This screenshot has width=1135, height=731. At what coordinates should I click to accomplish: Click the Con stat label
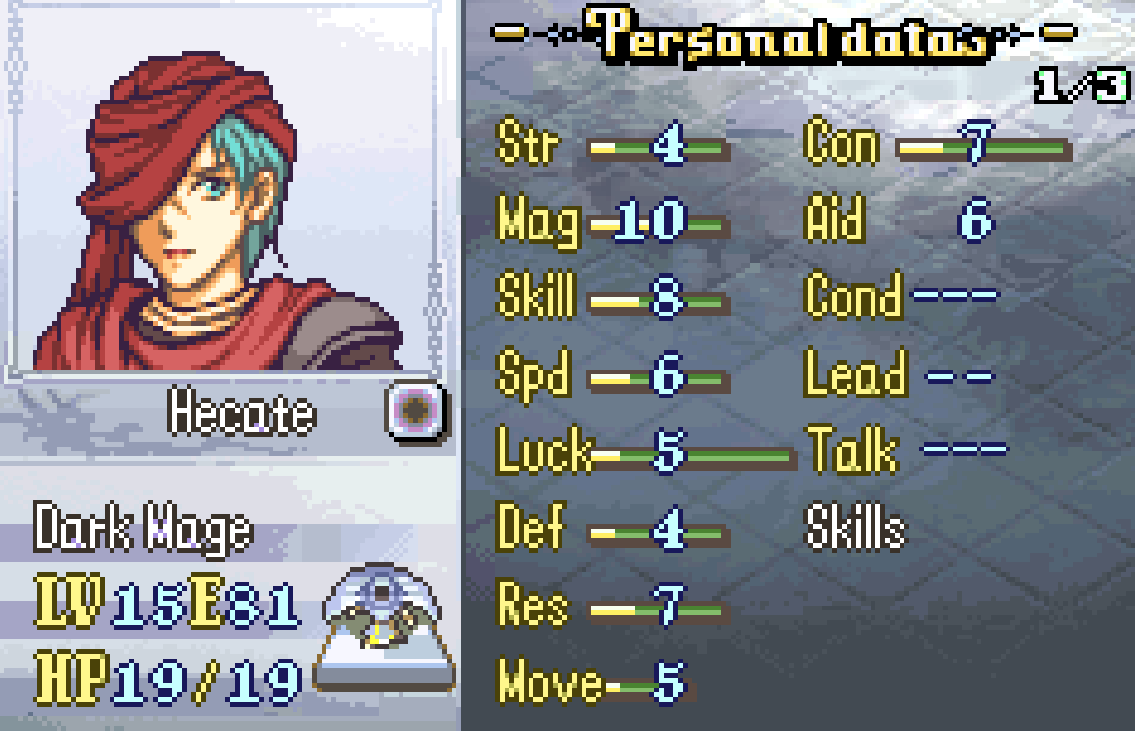coord(842,146)
